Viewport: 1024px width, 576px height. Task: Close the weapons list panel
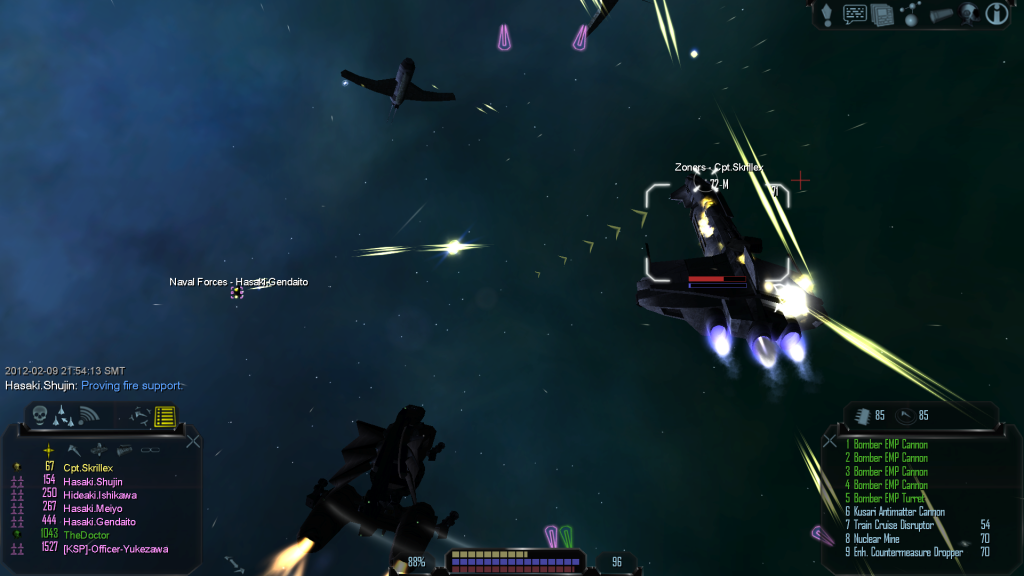coord(830,441)
